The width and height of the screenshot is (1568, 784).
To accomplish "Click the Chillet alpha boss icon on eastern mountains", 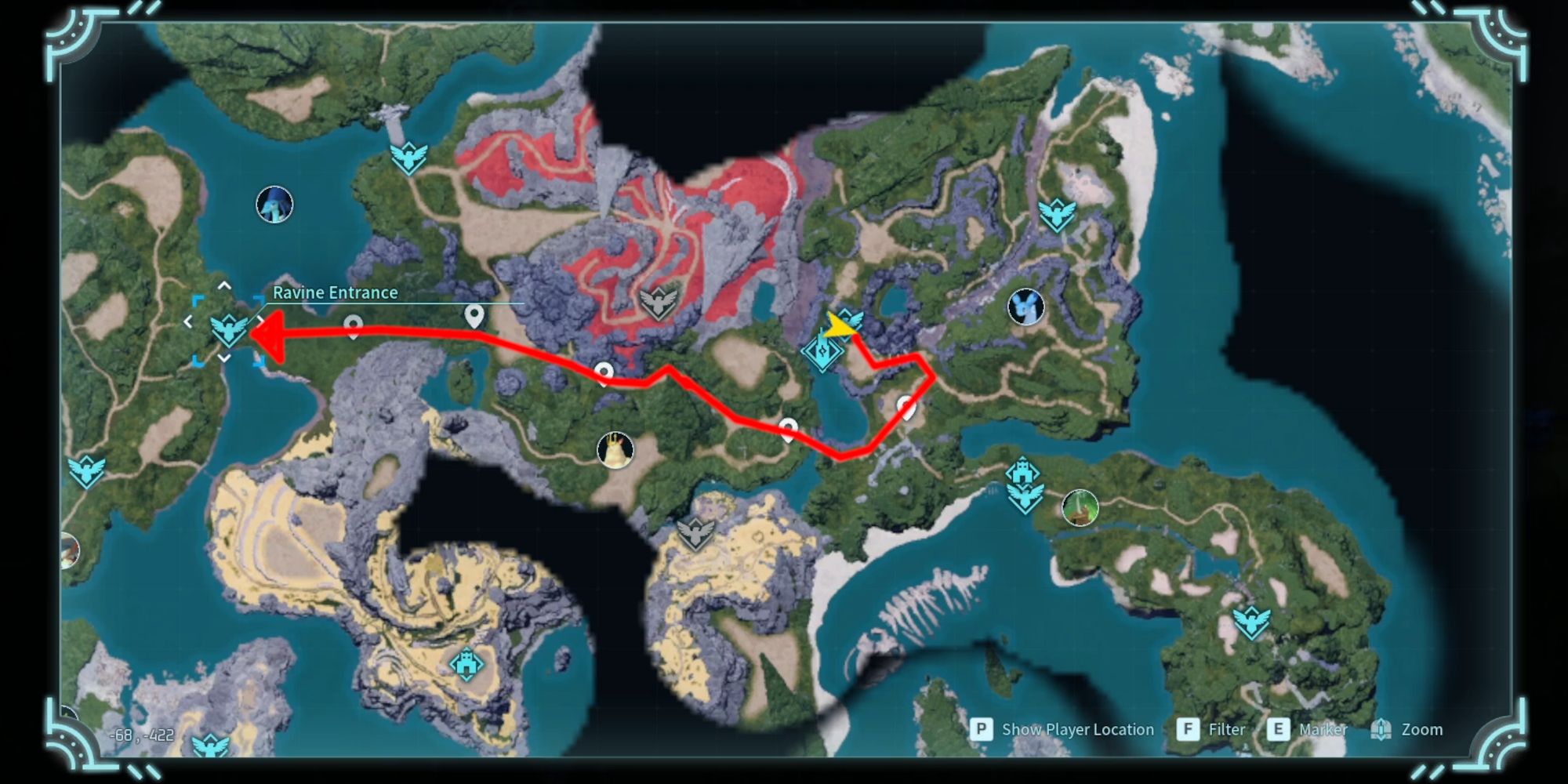I will click(1025, 306).
